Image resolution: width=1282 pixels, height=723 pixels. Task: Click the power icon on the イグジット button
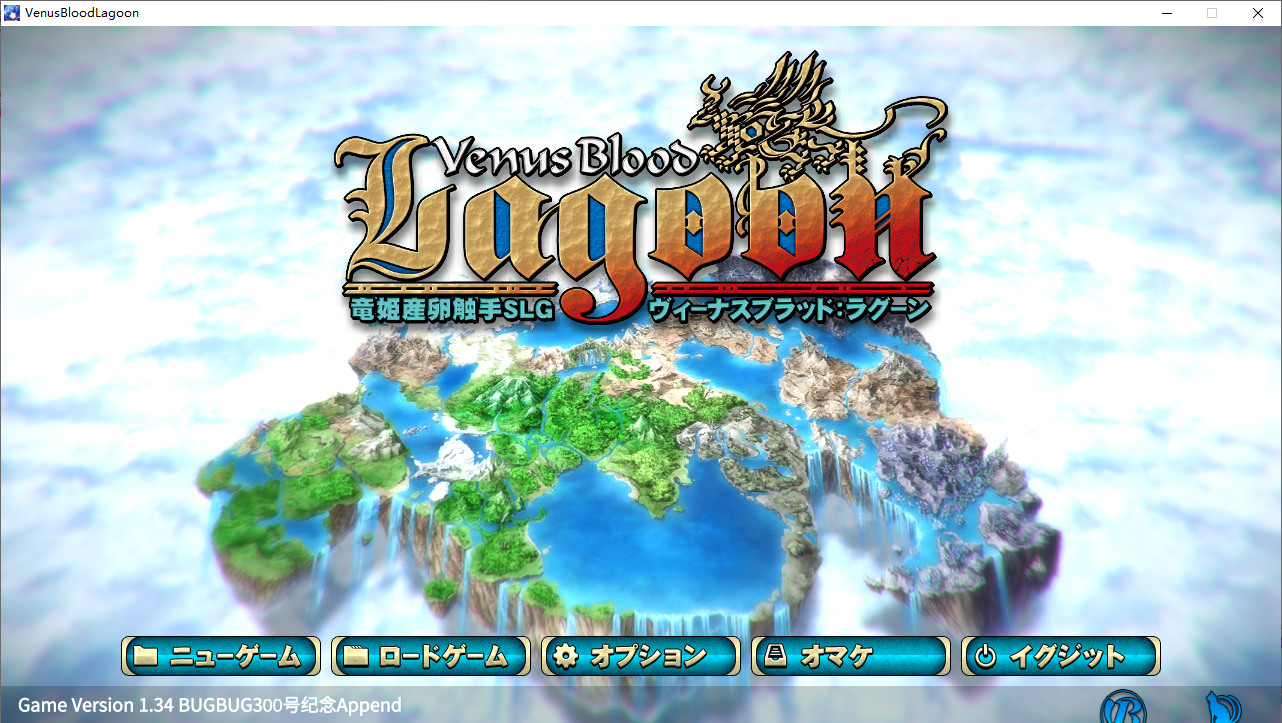[987, 657]
